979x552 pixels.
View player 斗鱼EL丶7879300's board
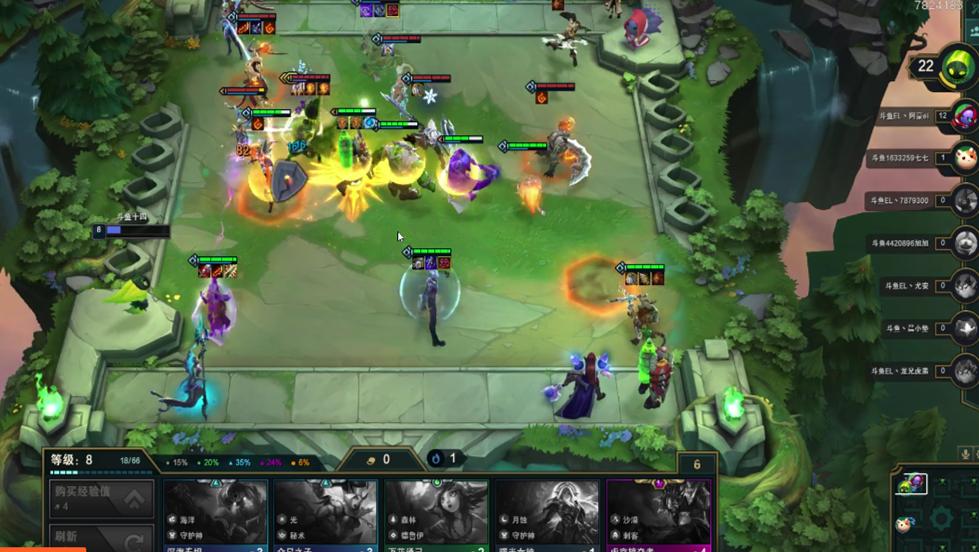[964, 200]
